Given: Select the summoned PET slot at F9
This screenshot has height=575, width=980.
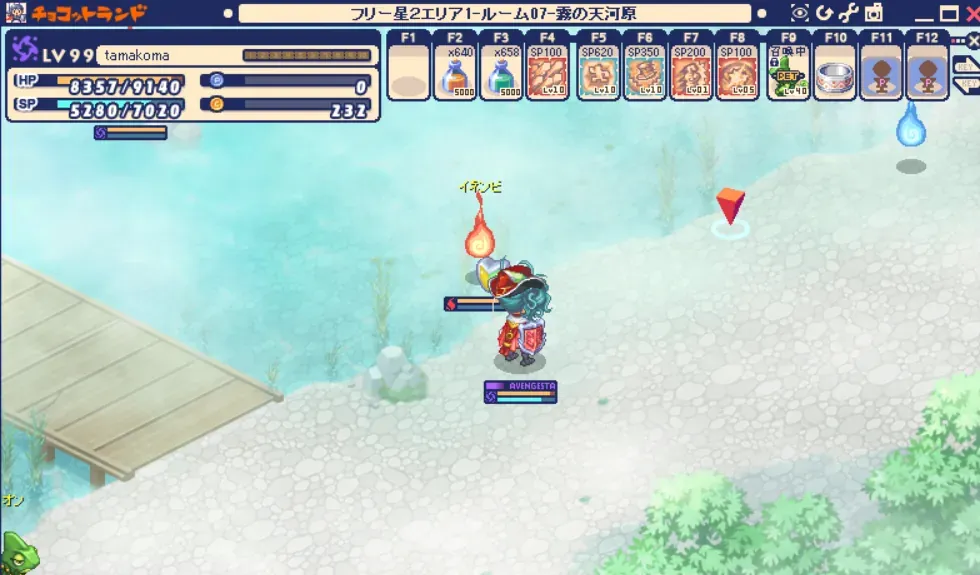Looking at the screenshot, I should [789, 74].
